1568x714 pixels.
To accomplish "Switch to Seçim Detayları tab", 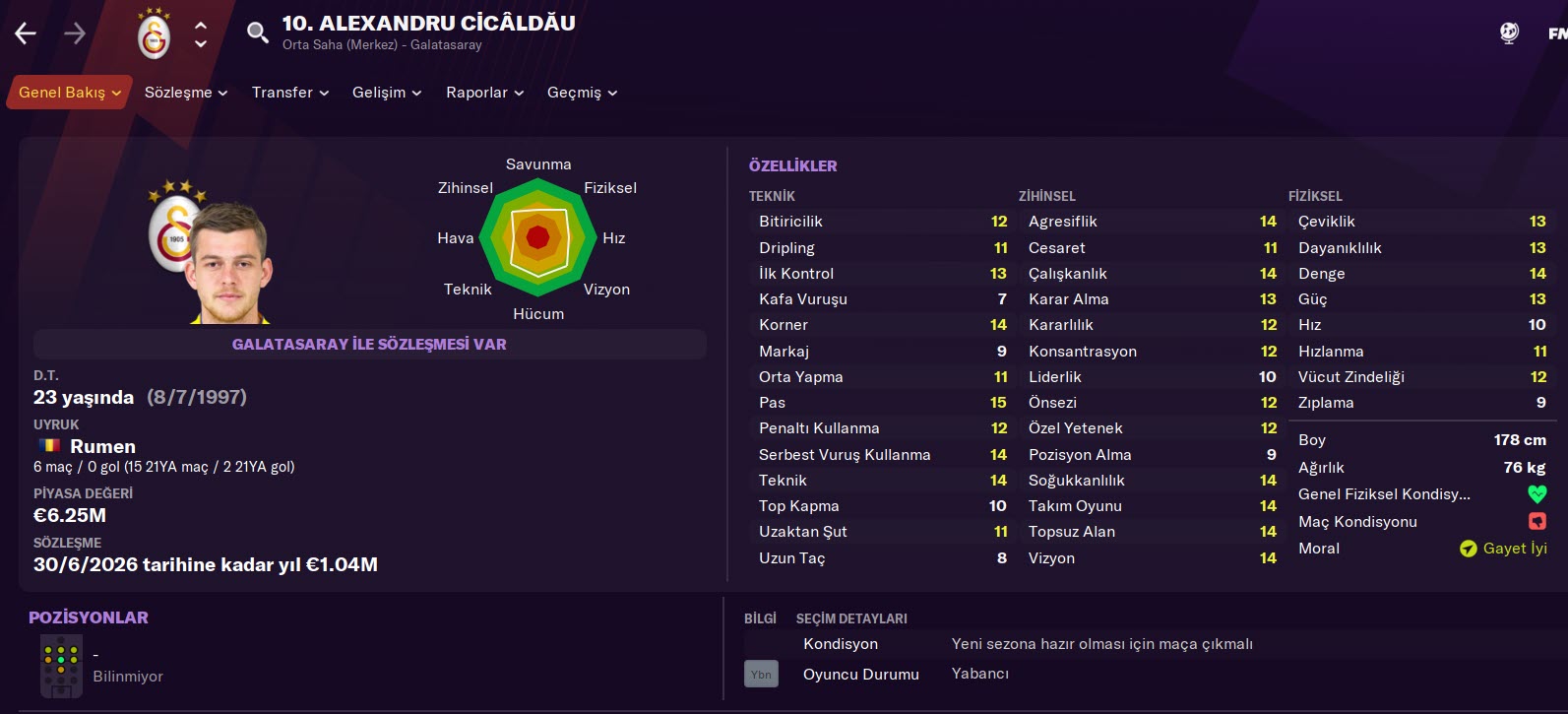I will 851,618.
